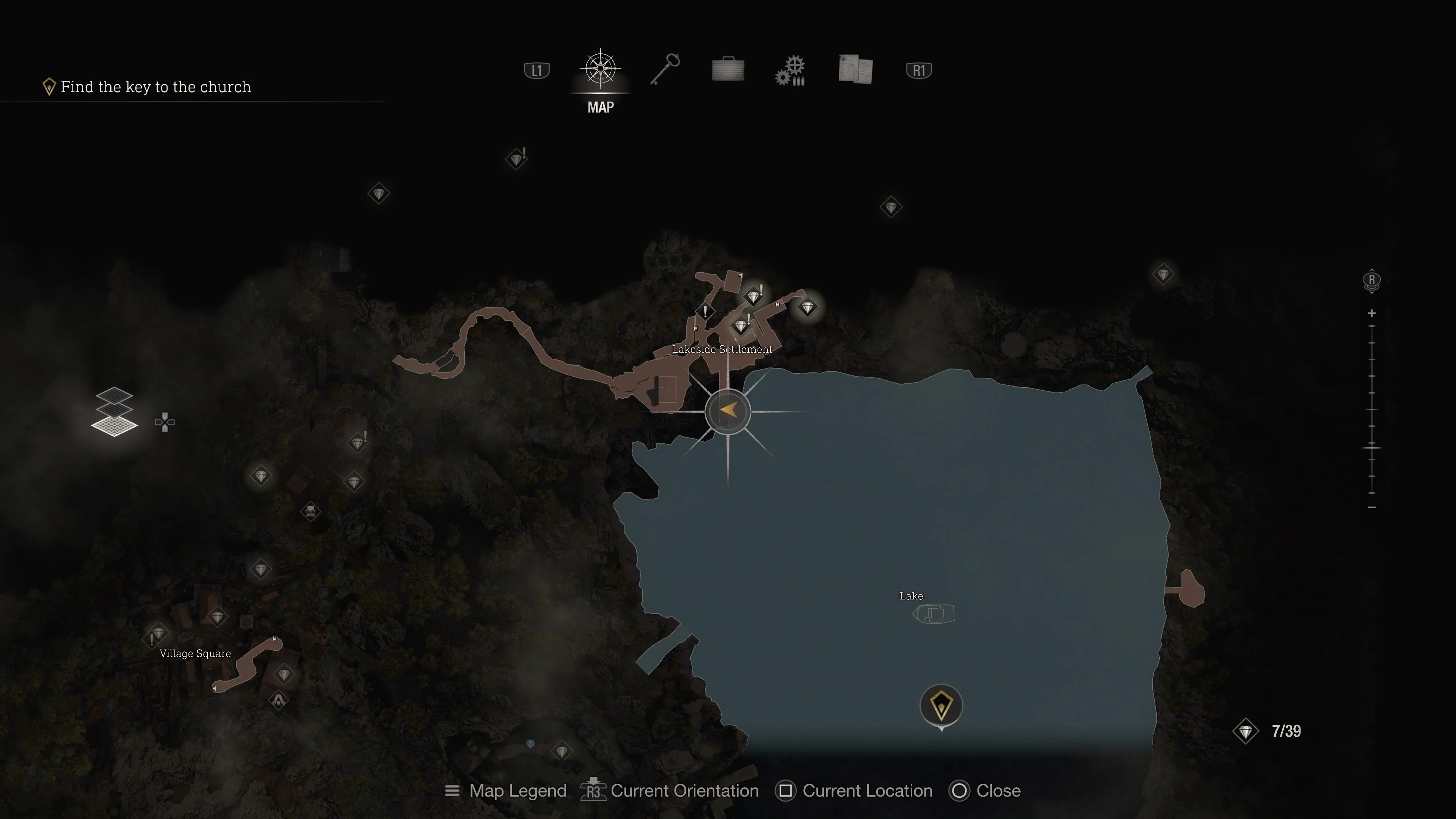Open the attache case tab

pos(728,69)
